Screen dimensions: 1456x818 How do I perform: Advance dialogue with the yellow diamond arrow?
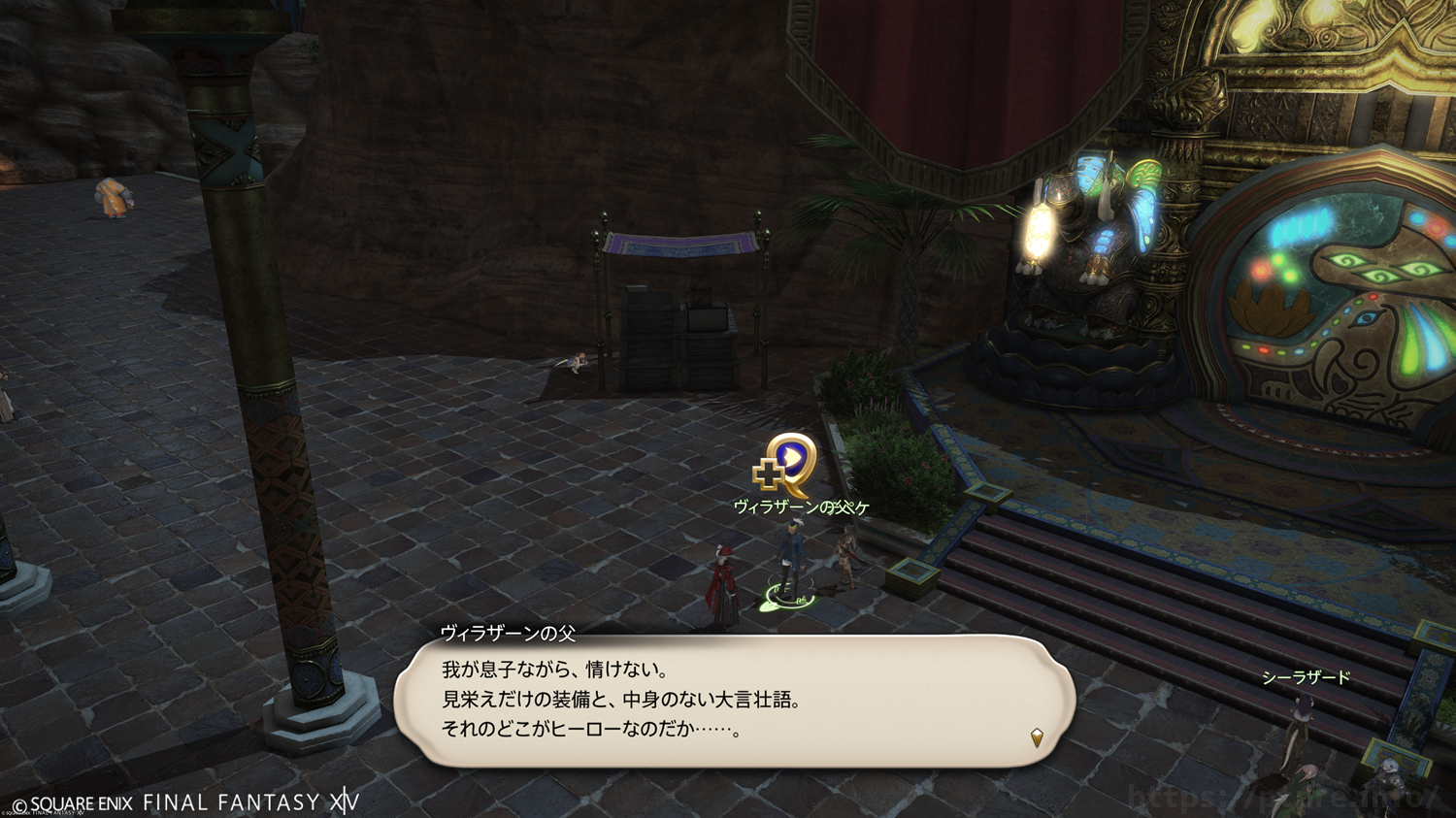click(x=1037, y=738)
